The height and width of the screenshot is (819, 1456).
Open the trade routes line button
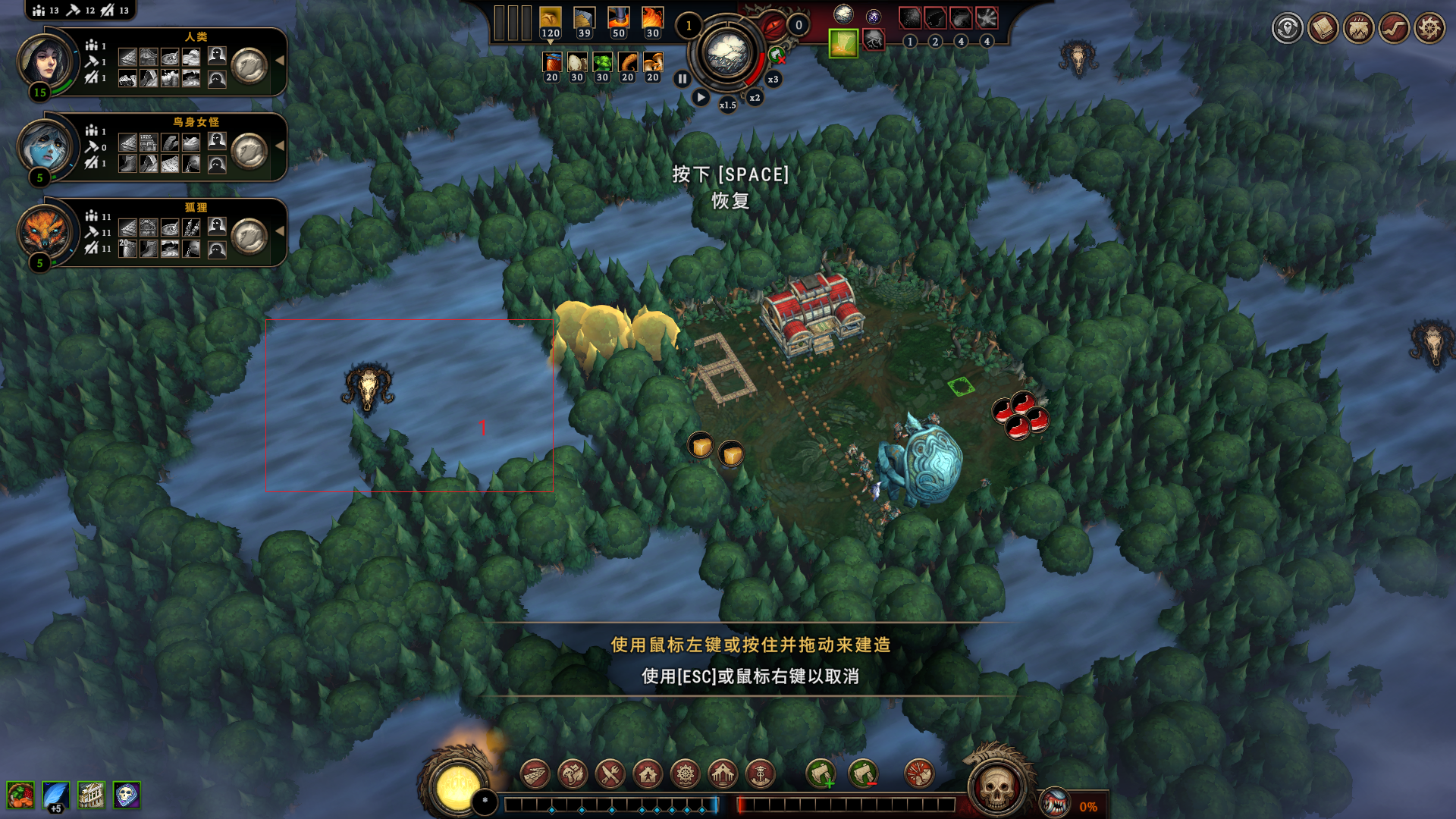tap(1394, 29)
